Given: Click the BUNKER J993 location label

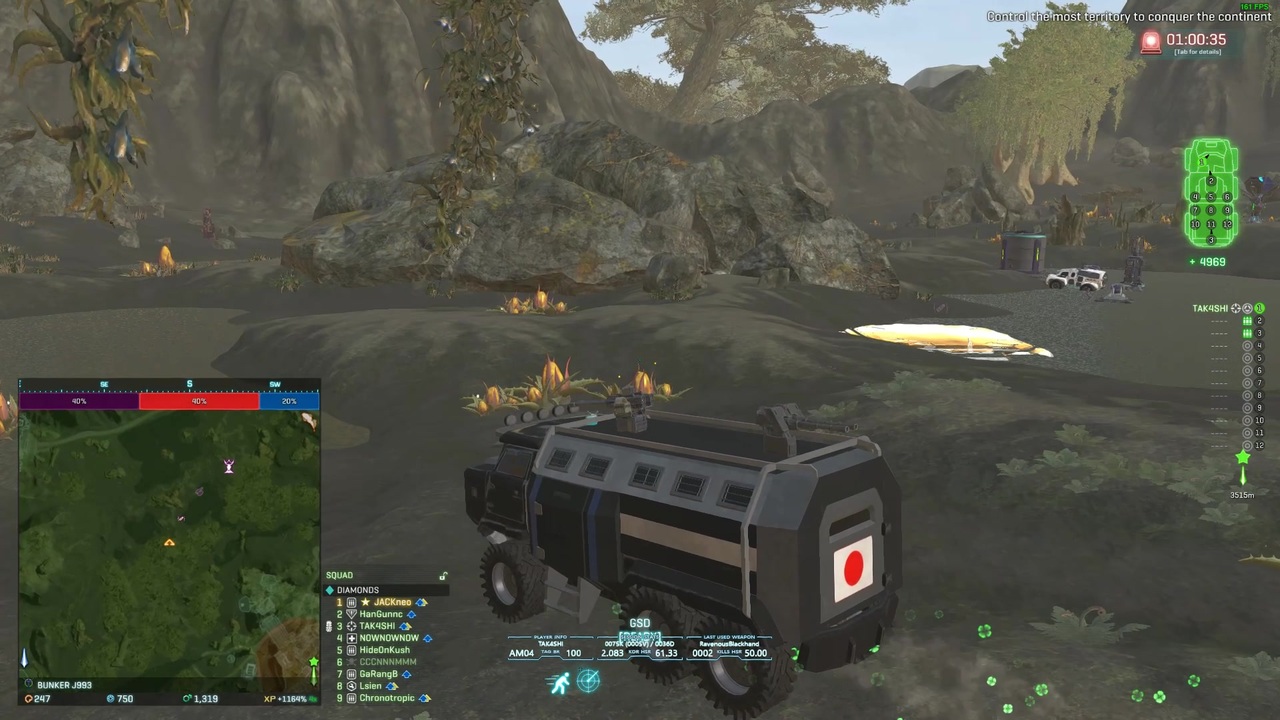Looking at the screenshot, I should click(63, 684).
